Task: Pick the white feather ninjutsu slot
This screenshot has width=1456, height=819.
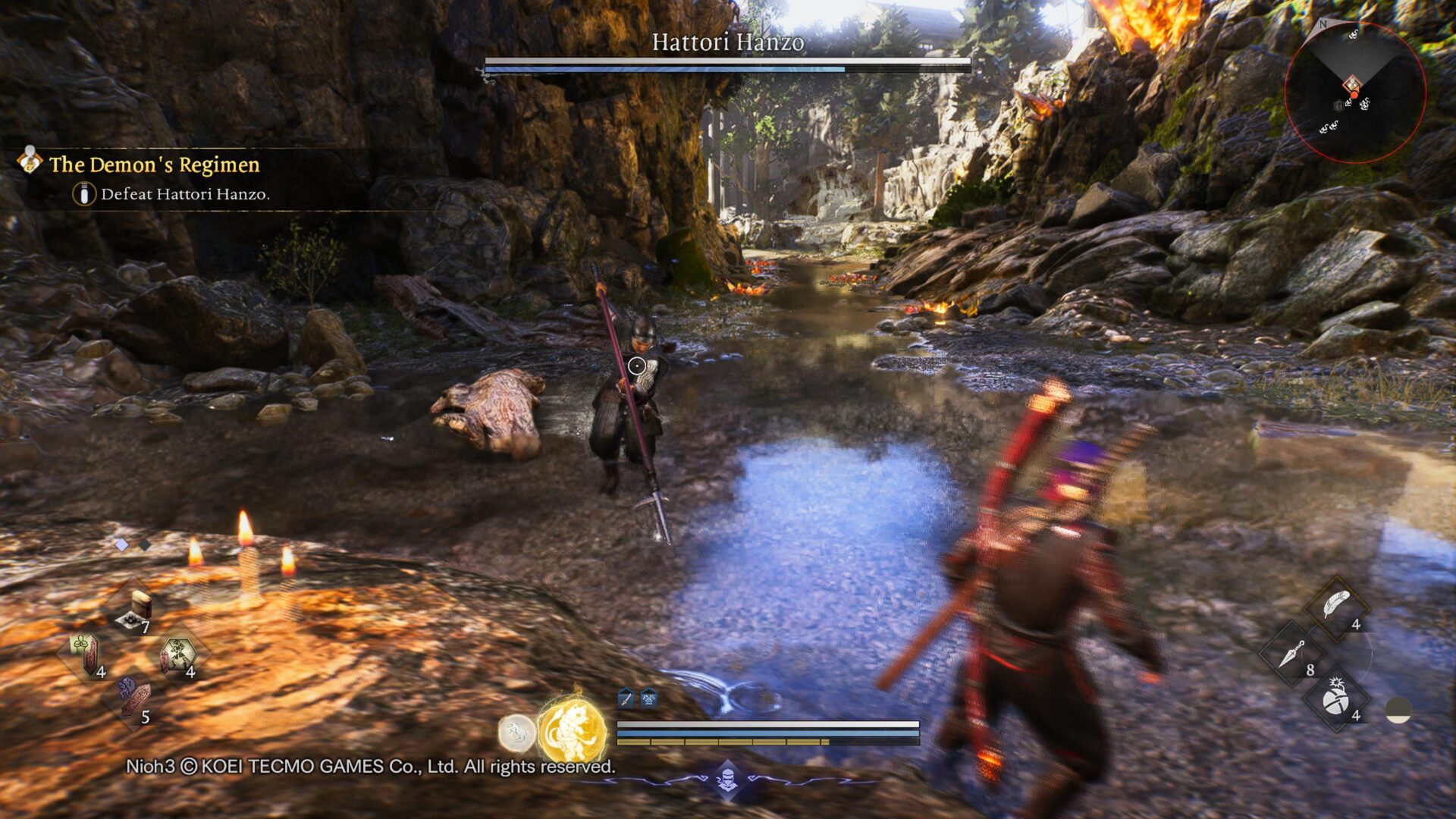Action: (1336, 607)
